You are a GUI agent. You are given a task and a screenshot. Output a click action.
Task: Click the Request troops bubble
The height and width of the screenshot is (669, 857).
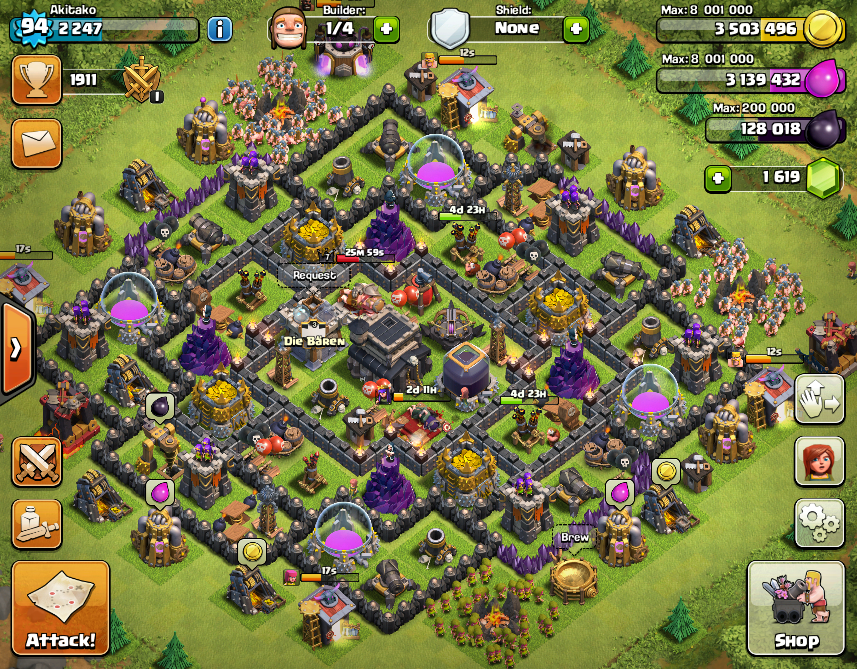click(x=314, y=275)
